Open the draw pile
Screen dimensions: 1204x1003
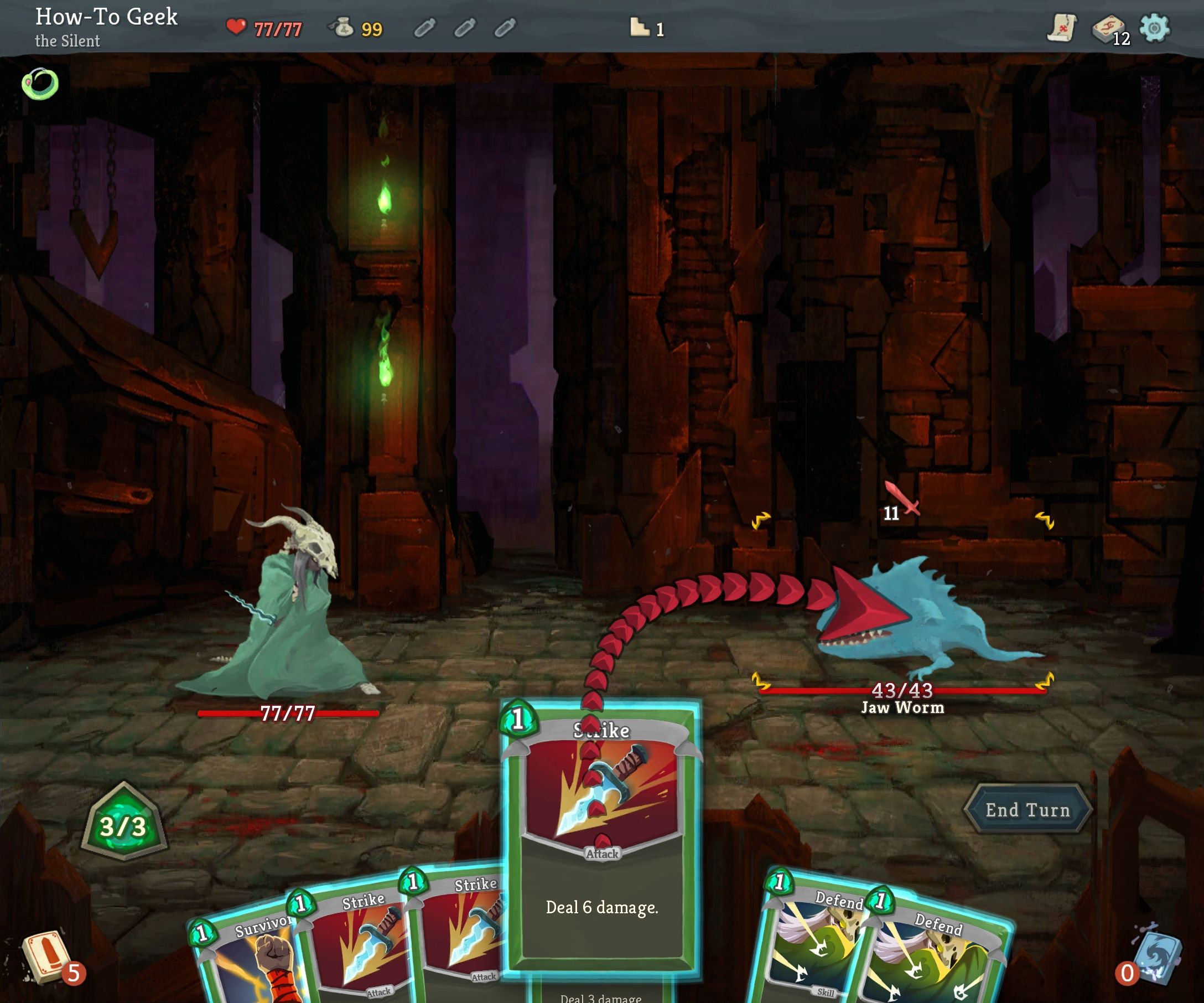47,957
